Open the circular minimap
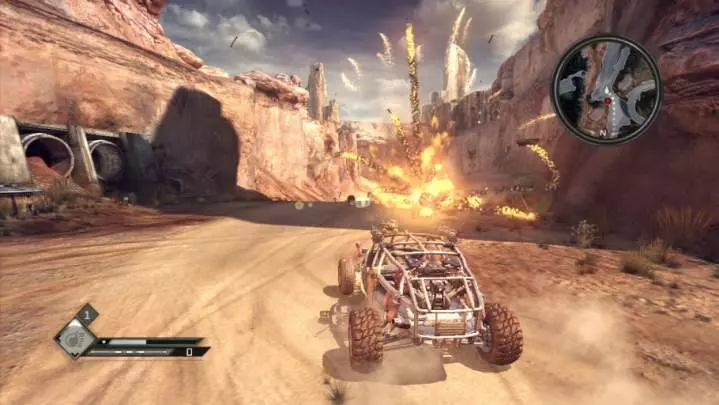The width and height of the screenshot is (719, 405). (x=606, y=88)
